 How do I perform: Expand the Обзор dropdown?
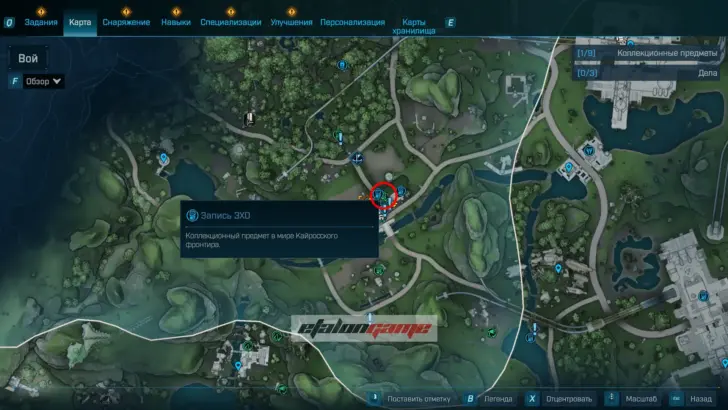44,81
